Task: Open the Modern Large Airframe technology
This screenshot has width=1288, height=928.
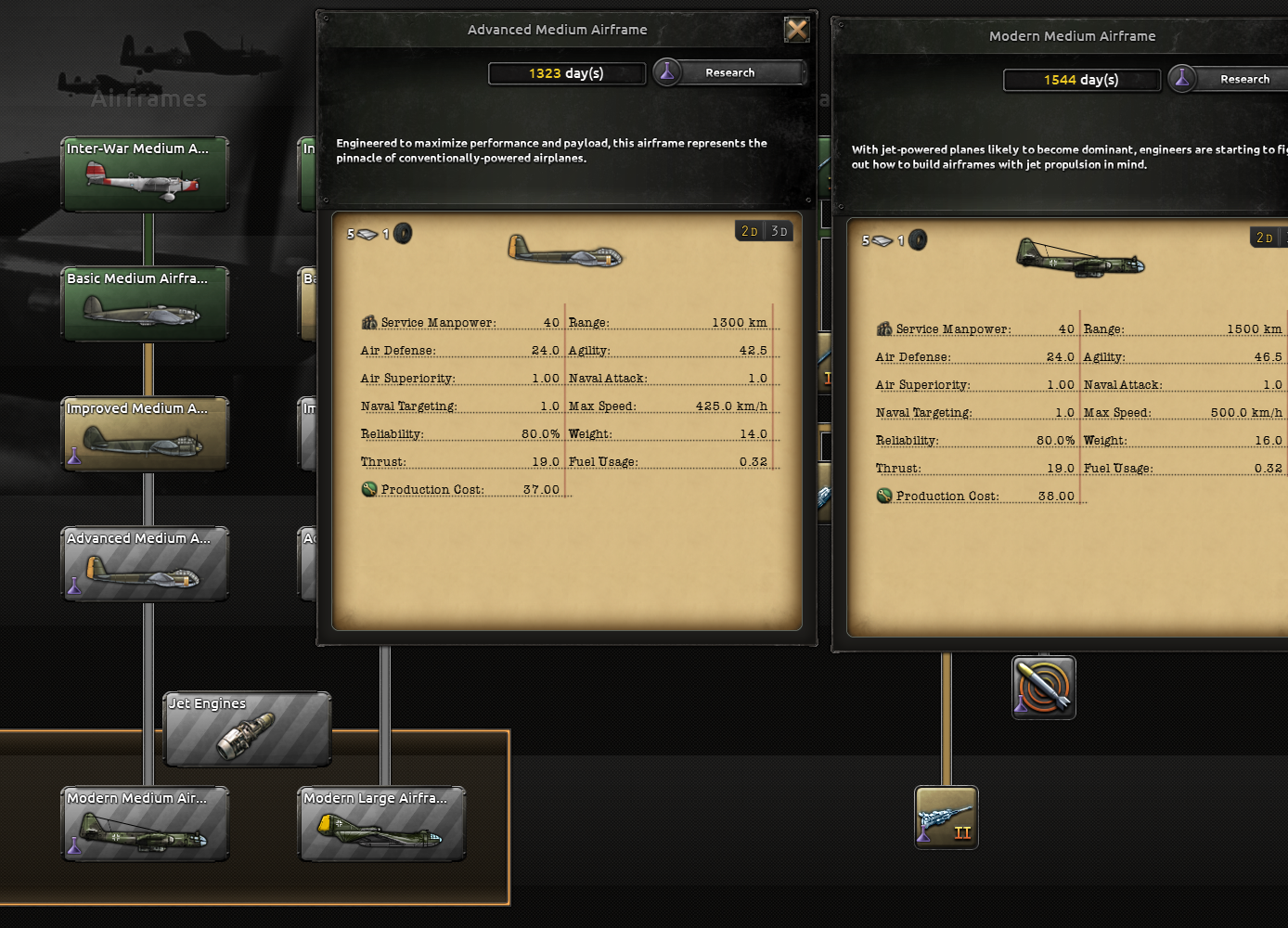Action: 380,823
